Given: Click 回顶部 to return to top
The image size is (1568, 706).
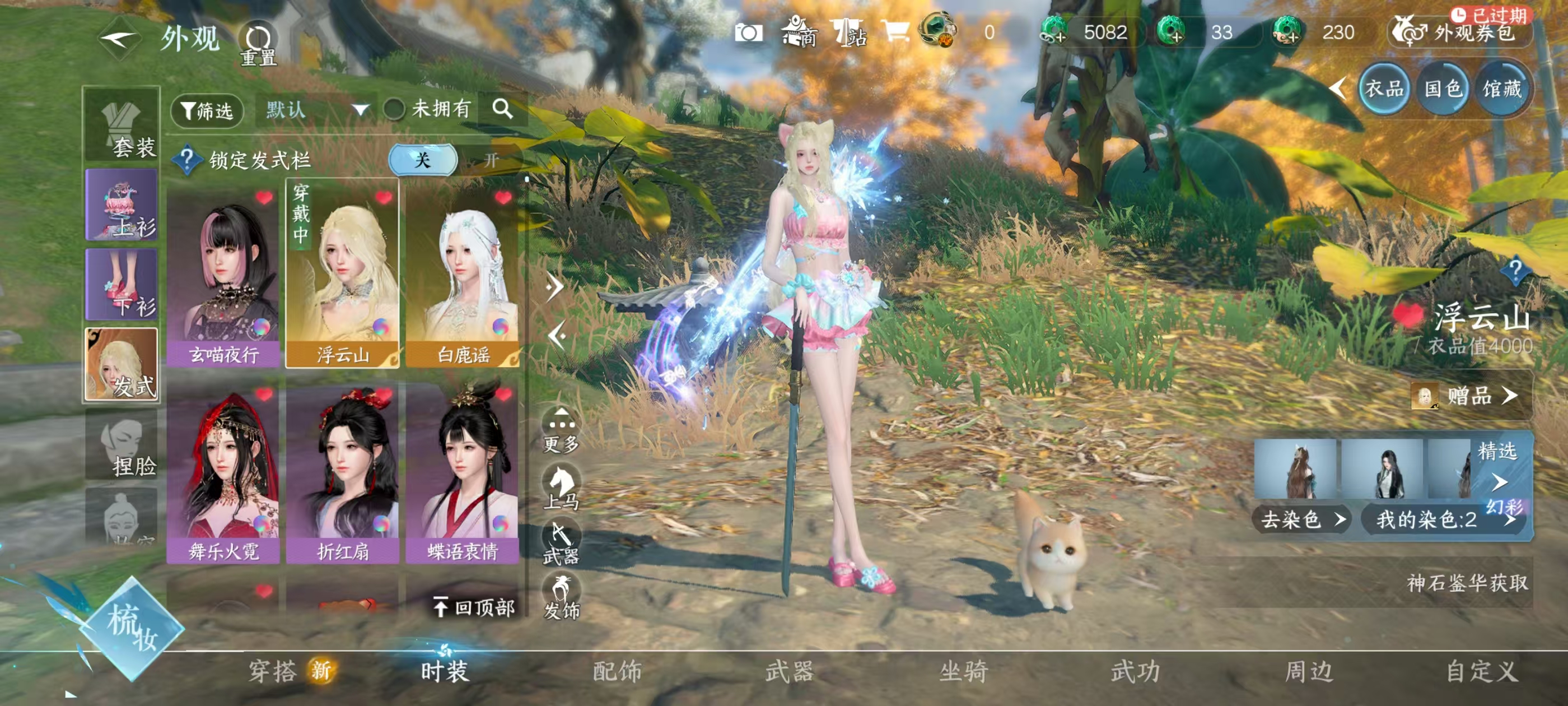Looking at the screenshot, I should (x=475, y=607).
